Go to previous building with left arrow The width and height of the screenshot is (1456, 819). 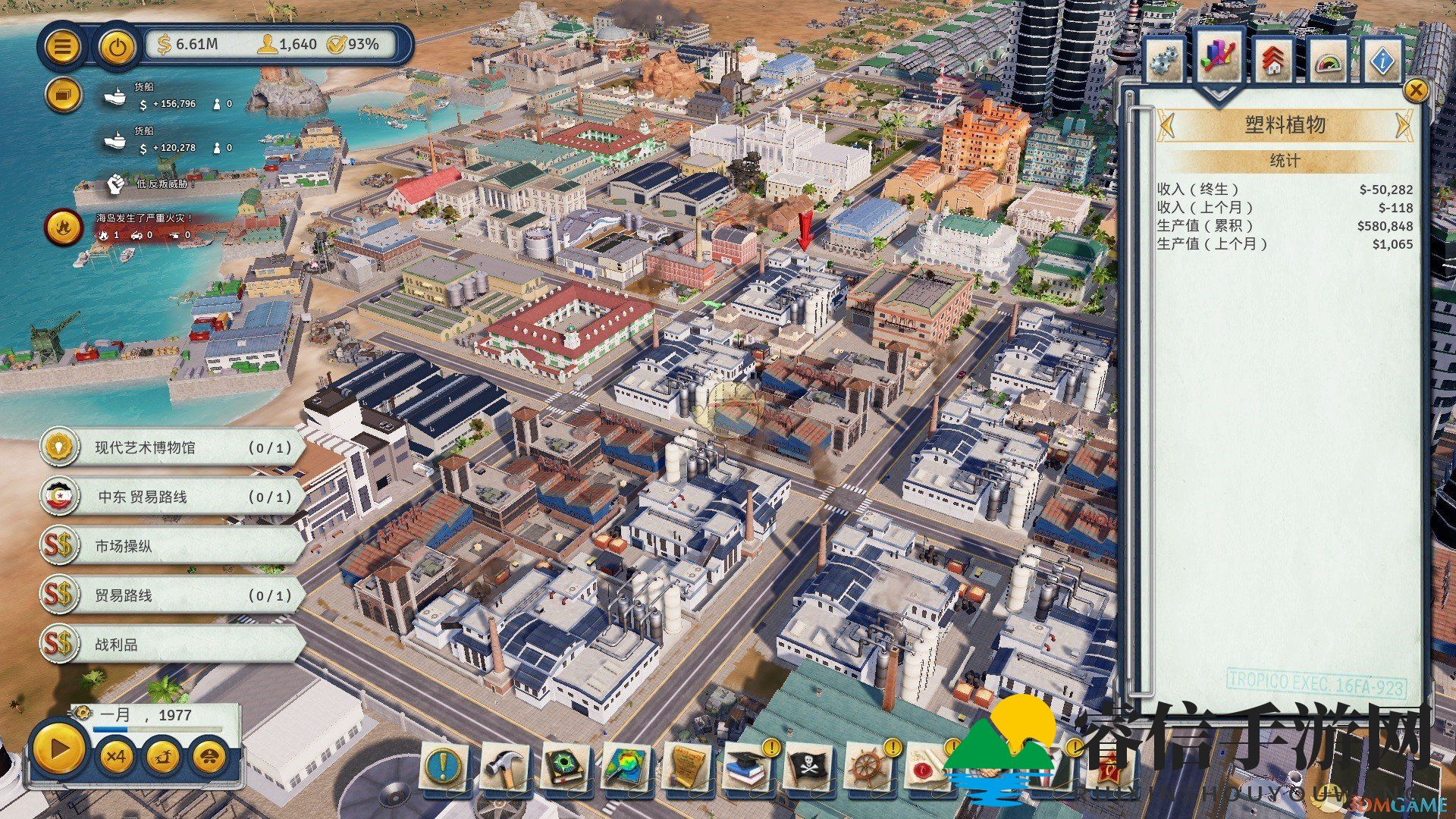1167,125
